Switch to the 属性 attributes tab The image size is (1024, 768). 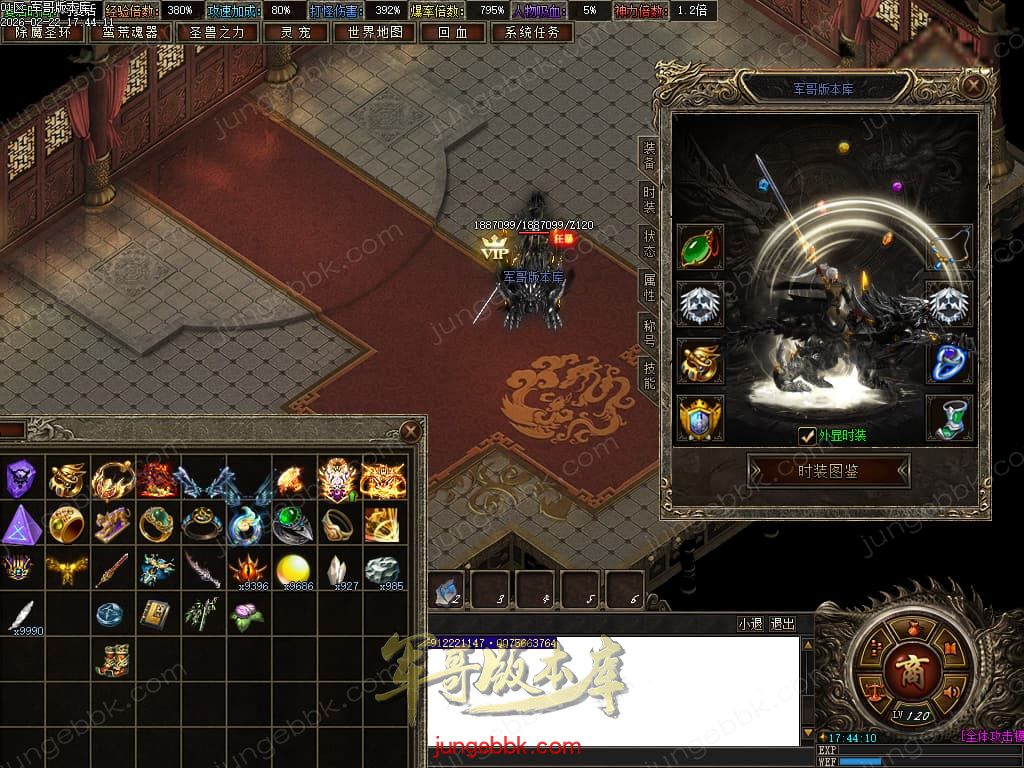coord(649,288)
